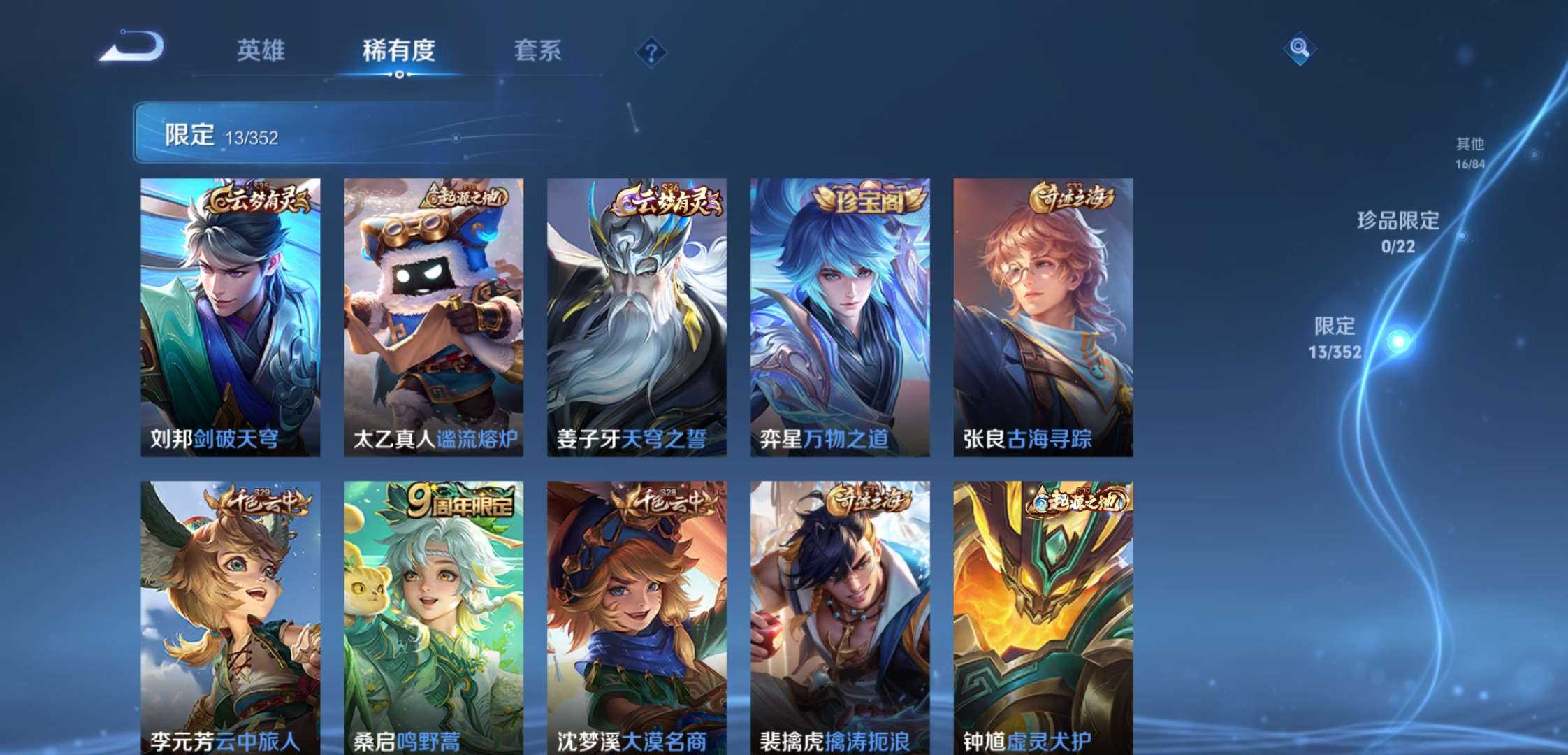Click the question mark help icon
The height and width of the screenshot is (755, 1568).
[x=651, y=51]
